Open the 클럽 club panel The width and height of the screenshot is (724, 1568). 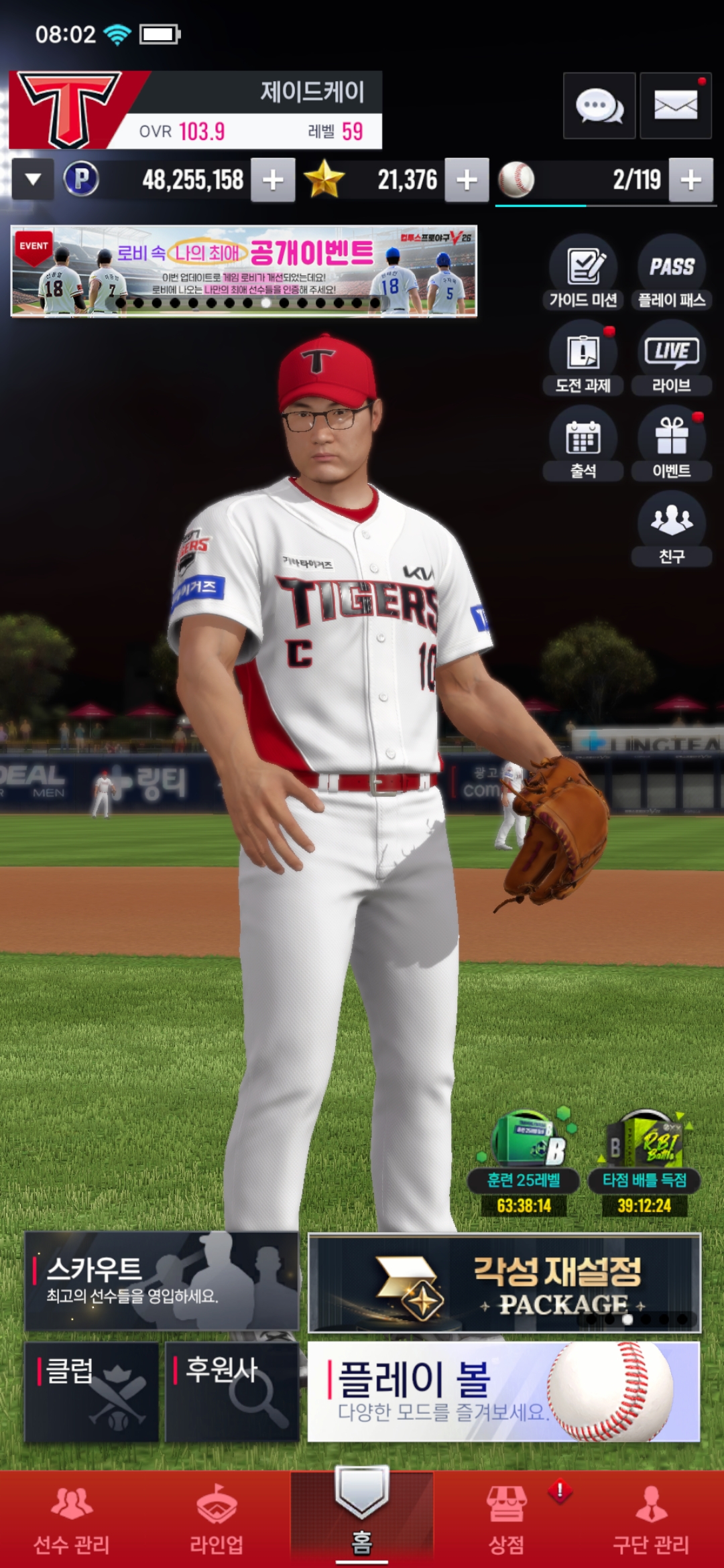coord(92,1391)
